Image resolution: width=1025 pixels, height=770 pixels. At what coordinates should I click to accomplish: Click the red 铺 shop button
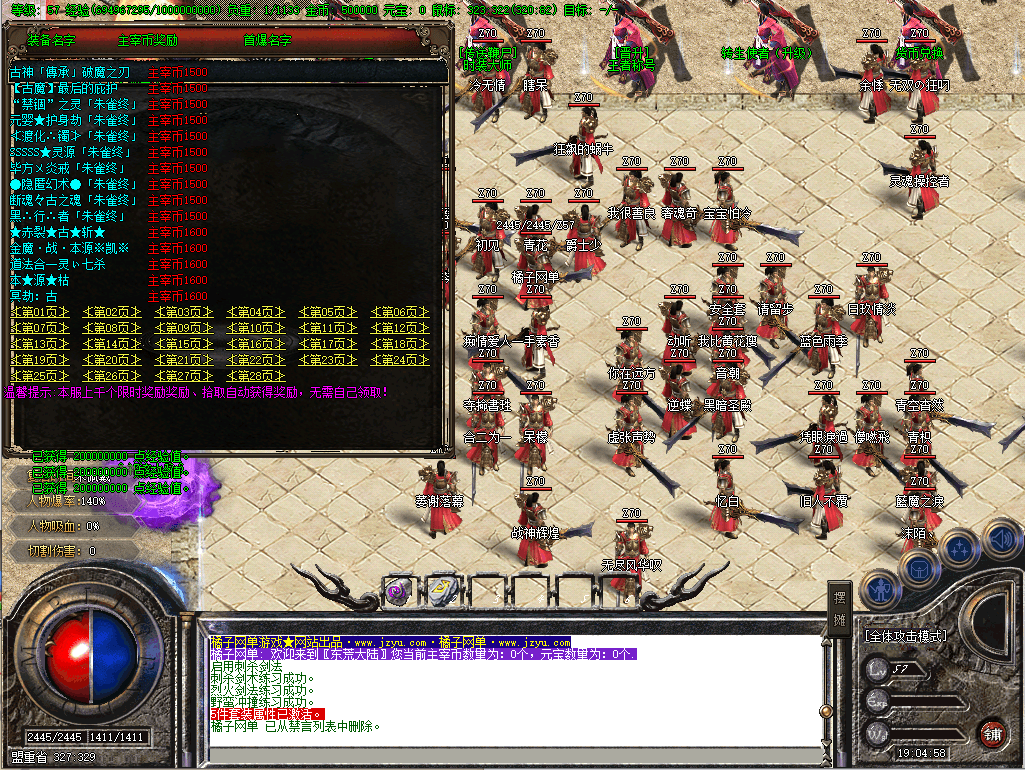[x=992, y=731]
